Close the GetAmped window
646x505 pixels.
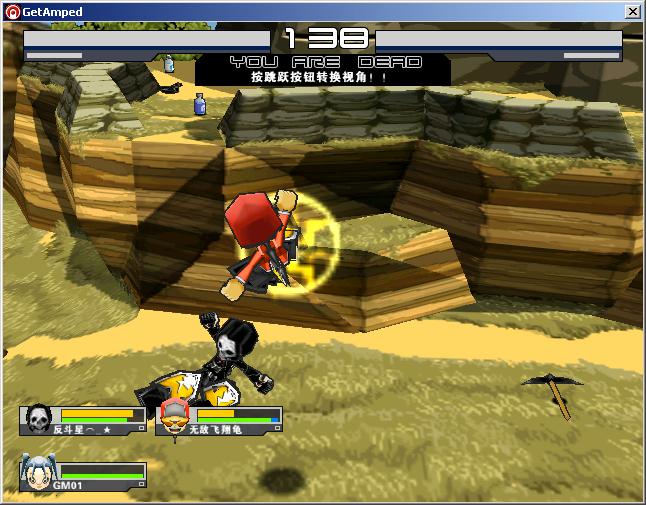[x=632, y=11]
